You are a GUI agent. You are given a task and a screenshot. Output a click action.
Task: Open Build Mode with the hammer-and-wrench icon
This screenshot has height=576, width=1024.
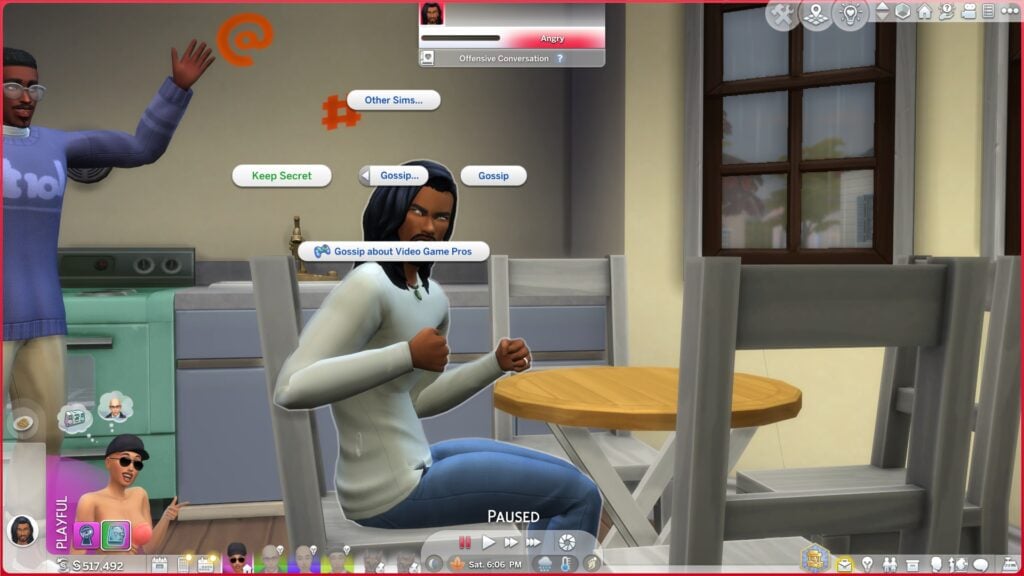coord(783,13)
